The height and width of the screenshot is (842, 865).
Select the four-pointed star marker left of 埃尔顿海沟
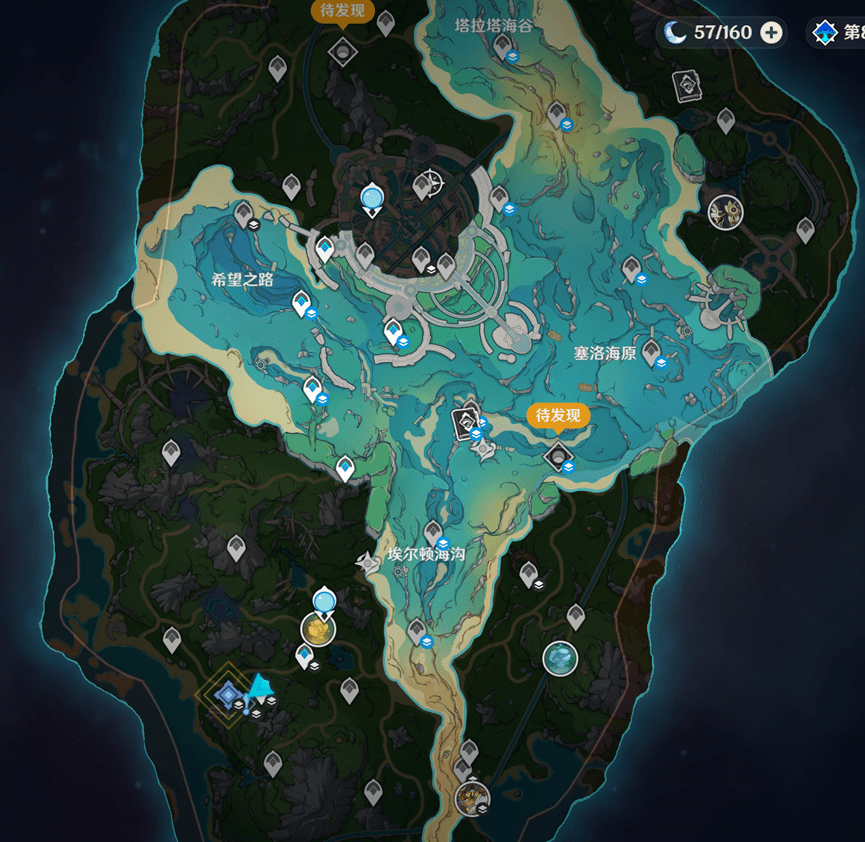click(370, 565)
